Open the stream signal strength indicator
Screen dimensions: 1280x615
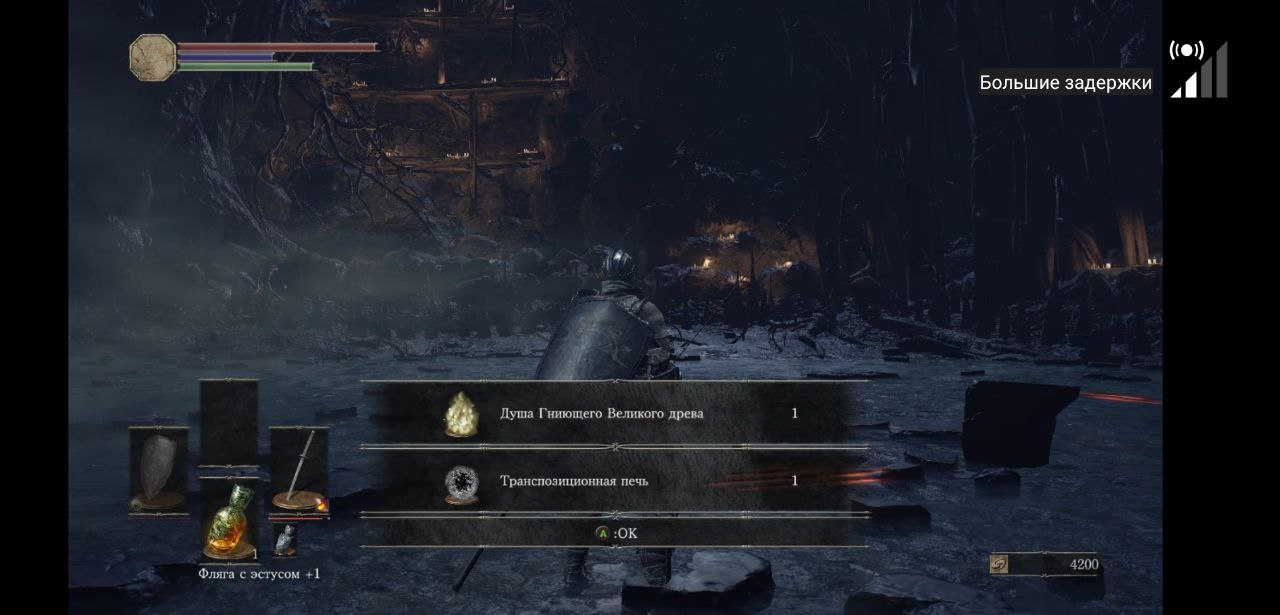pyautogui.click(x=1199, y=70)
